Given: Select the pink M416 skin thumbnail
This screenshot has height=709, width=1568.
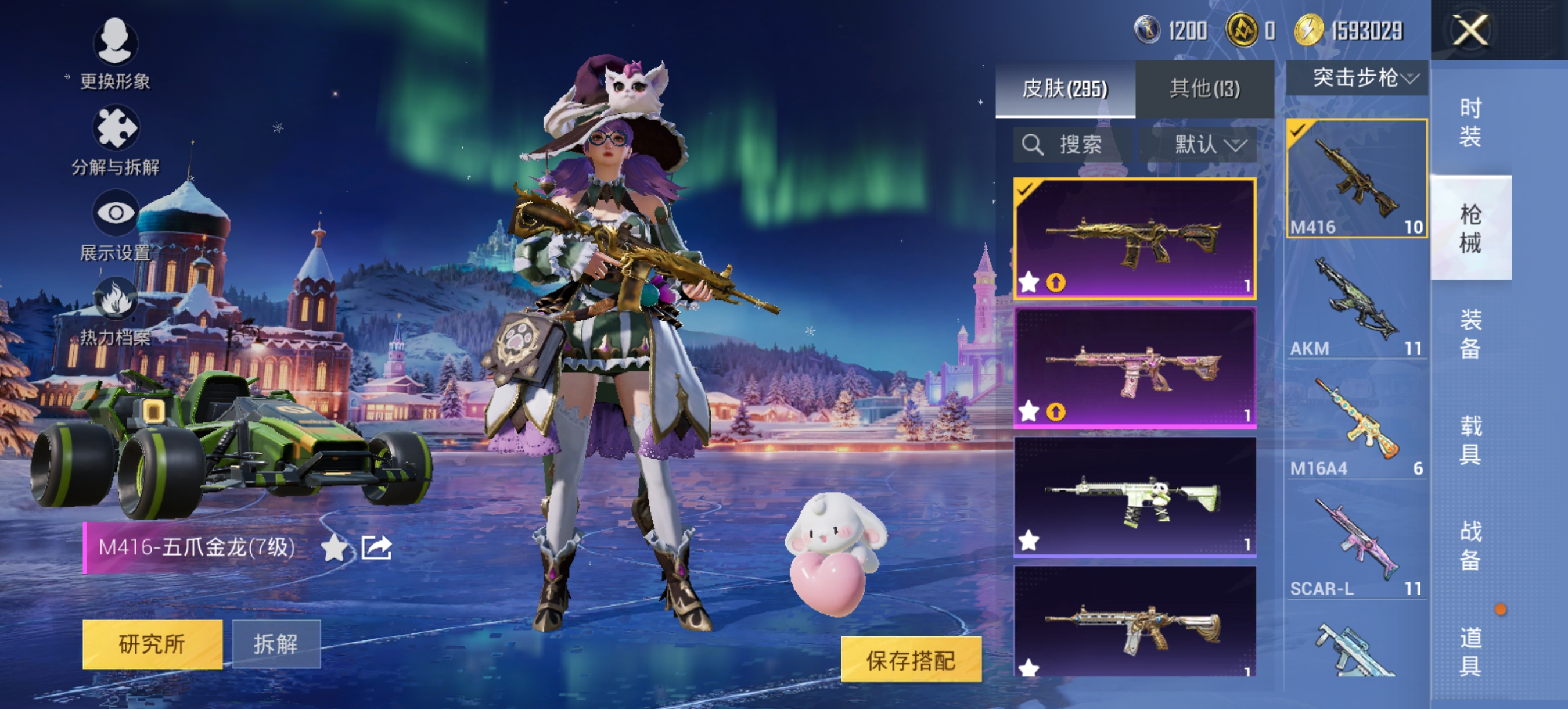Looking at the screenshot, I should pyautogui.click(x=1134, y=368).
